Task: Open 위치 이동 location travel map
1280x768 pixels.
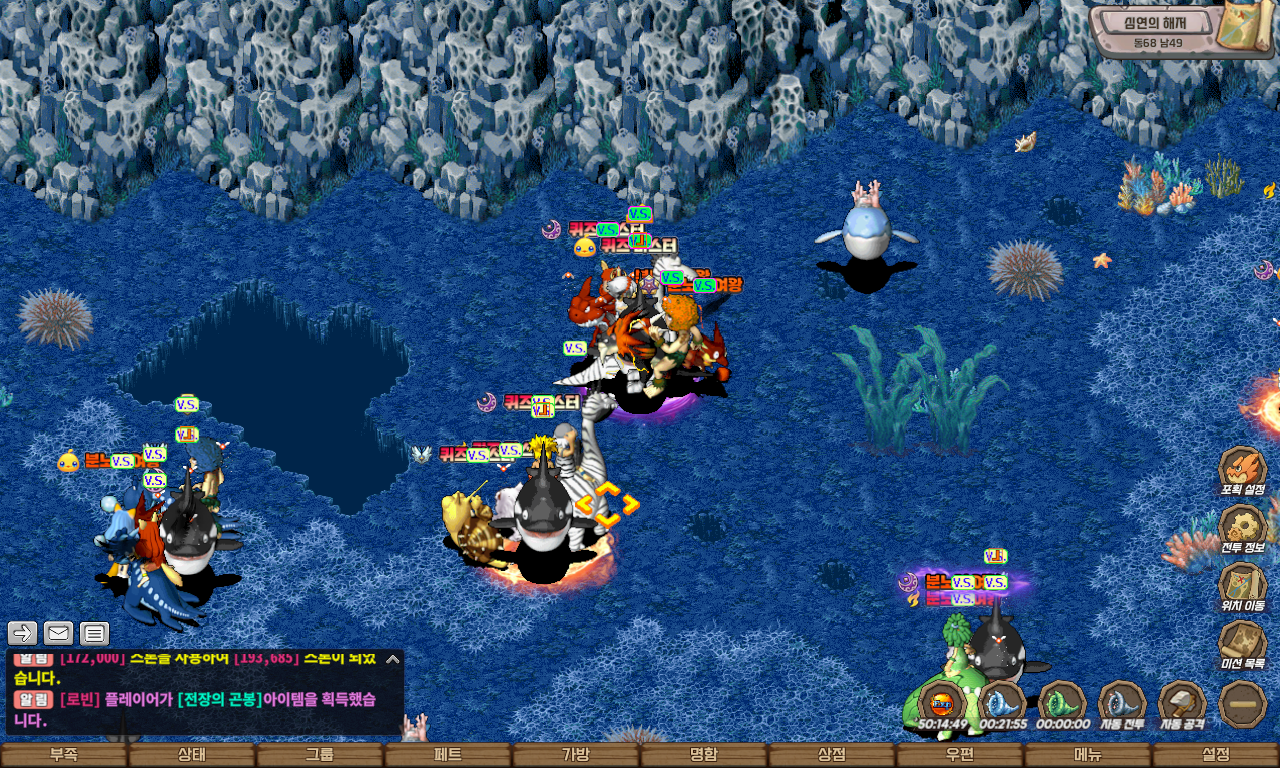Action: [1242, 587]
